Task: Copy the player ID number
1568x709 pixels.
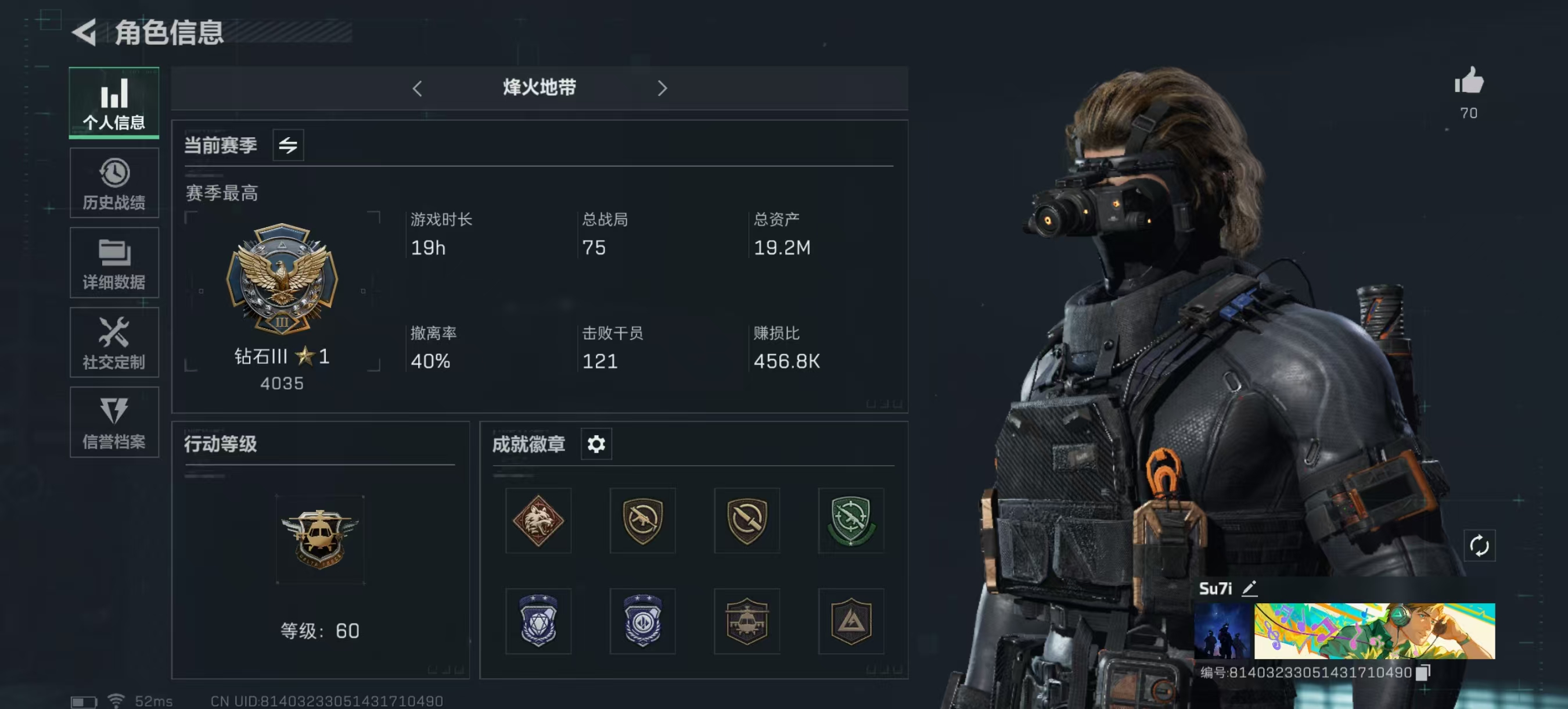Action: pos(1422,672)
